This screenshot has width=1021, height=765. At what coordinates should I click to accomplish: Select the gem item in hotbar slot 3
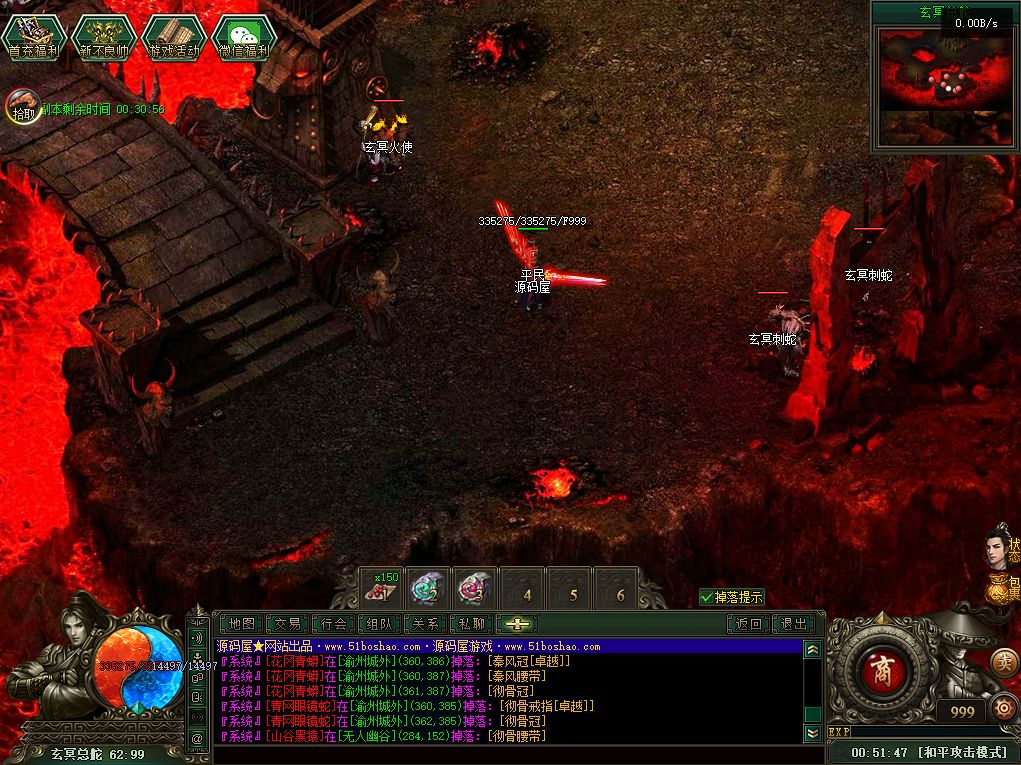pyautogui.click(x=474, y=588)
